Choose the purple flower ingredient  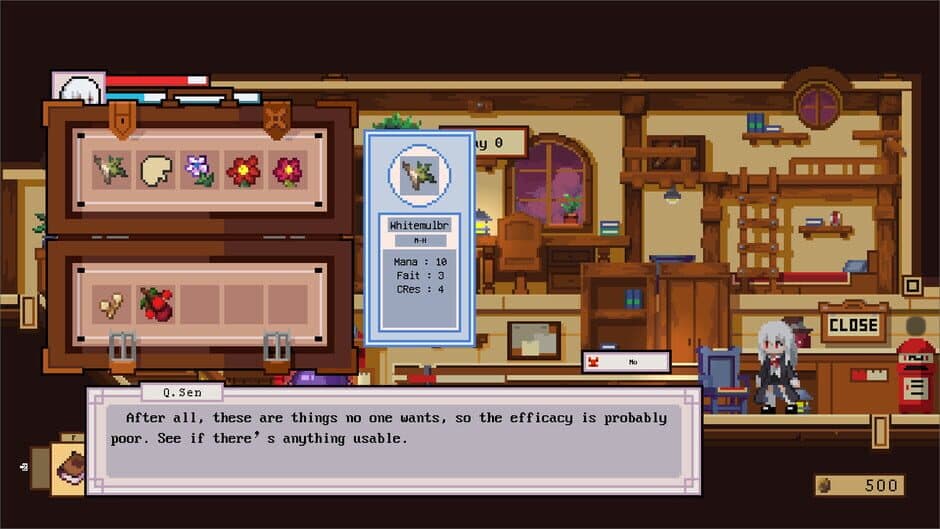[199, 171]
